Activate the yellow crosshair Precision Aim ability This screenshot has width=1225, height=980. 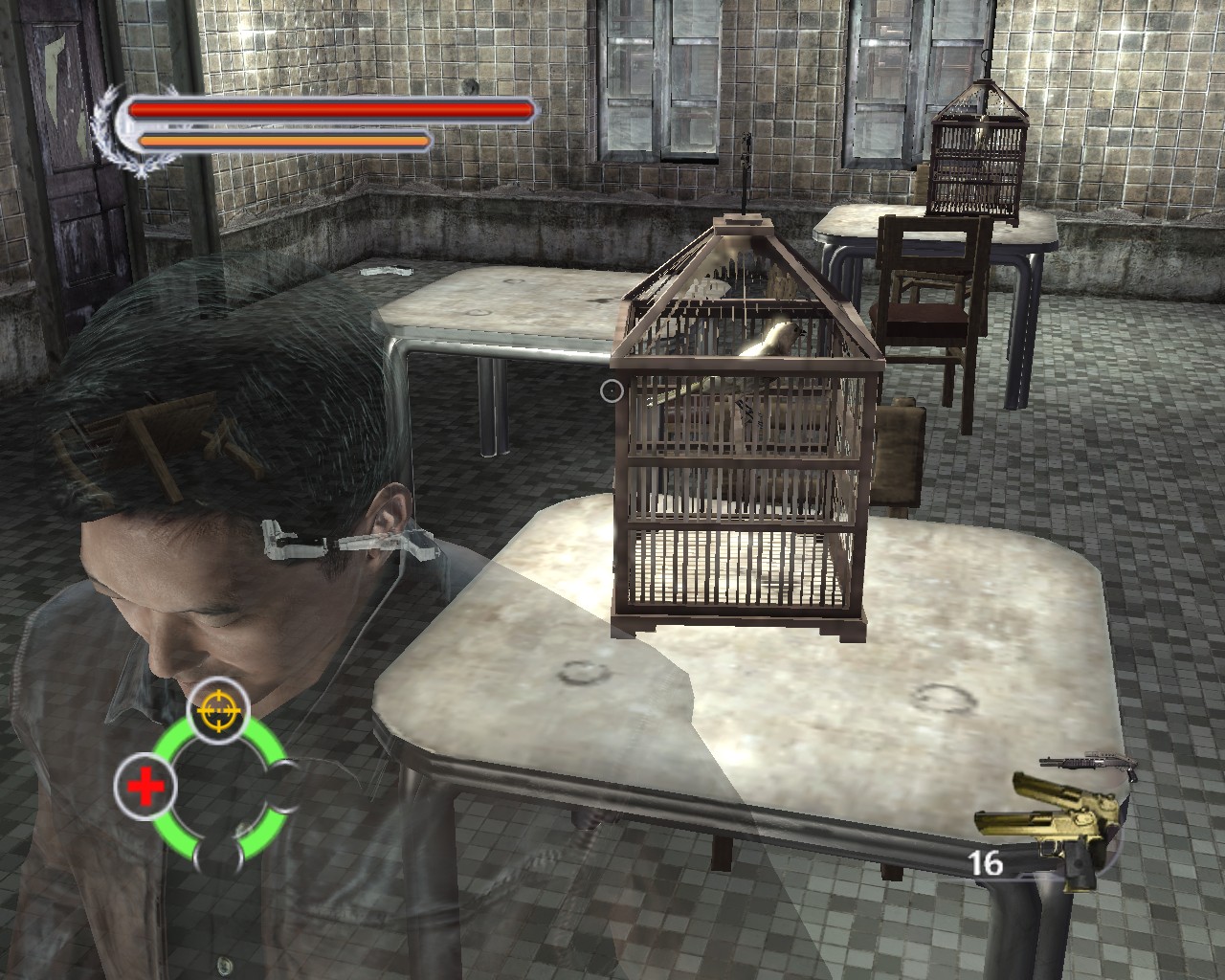pos(219,709)
